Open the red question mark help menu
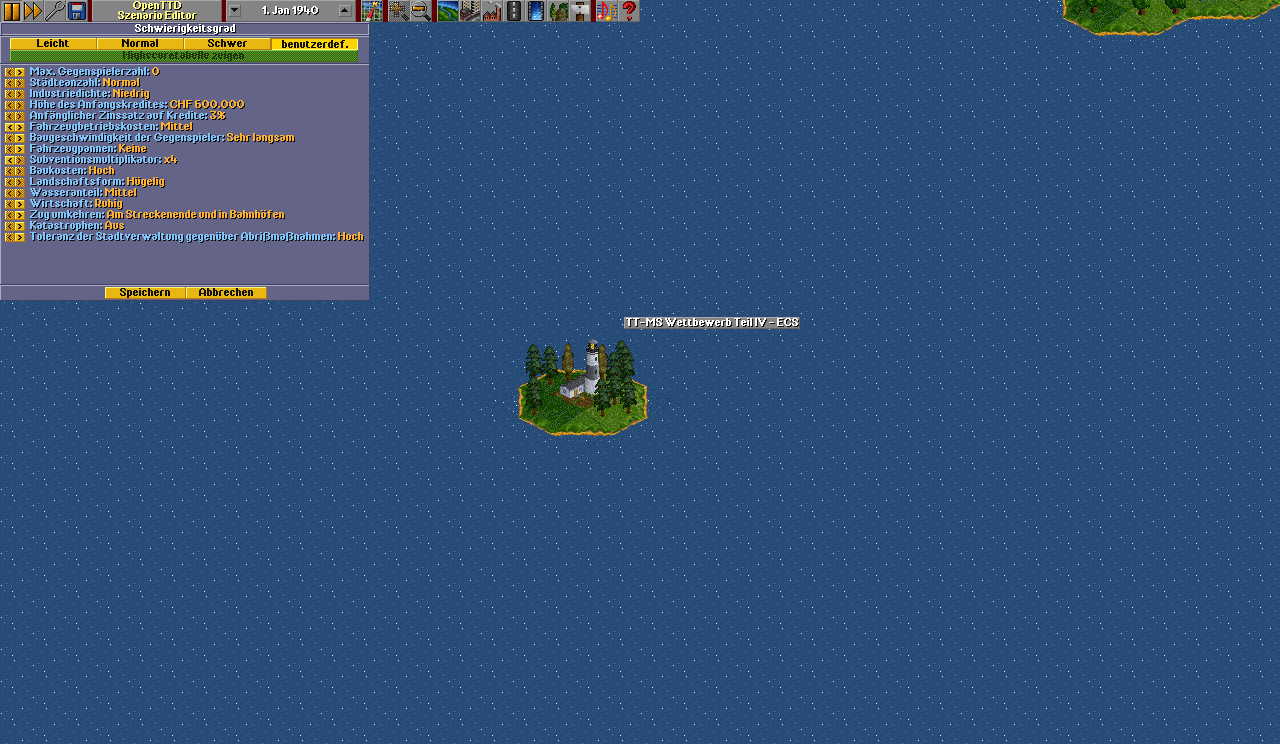 629,11
